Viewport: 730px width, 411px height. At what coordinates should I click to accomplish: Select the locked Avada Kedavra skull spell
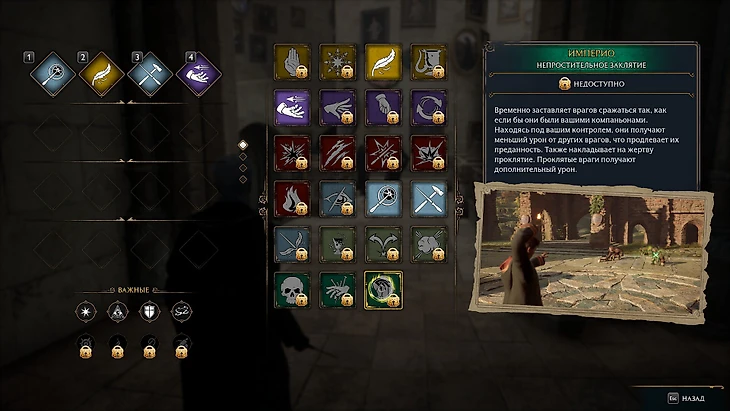[x=291, y=289]
